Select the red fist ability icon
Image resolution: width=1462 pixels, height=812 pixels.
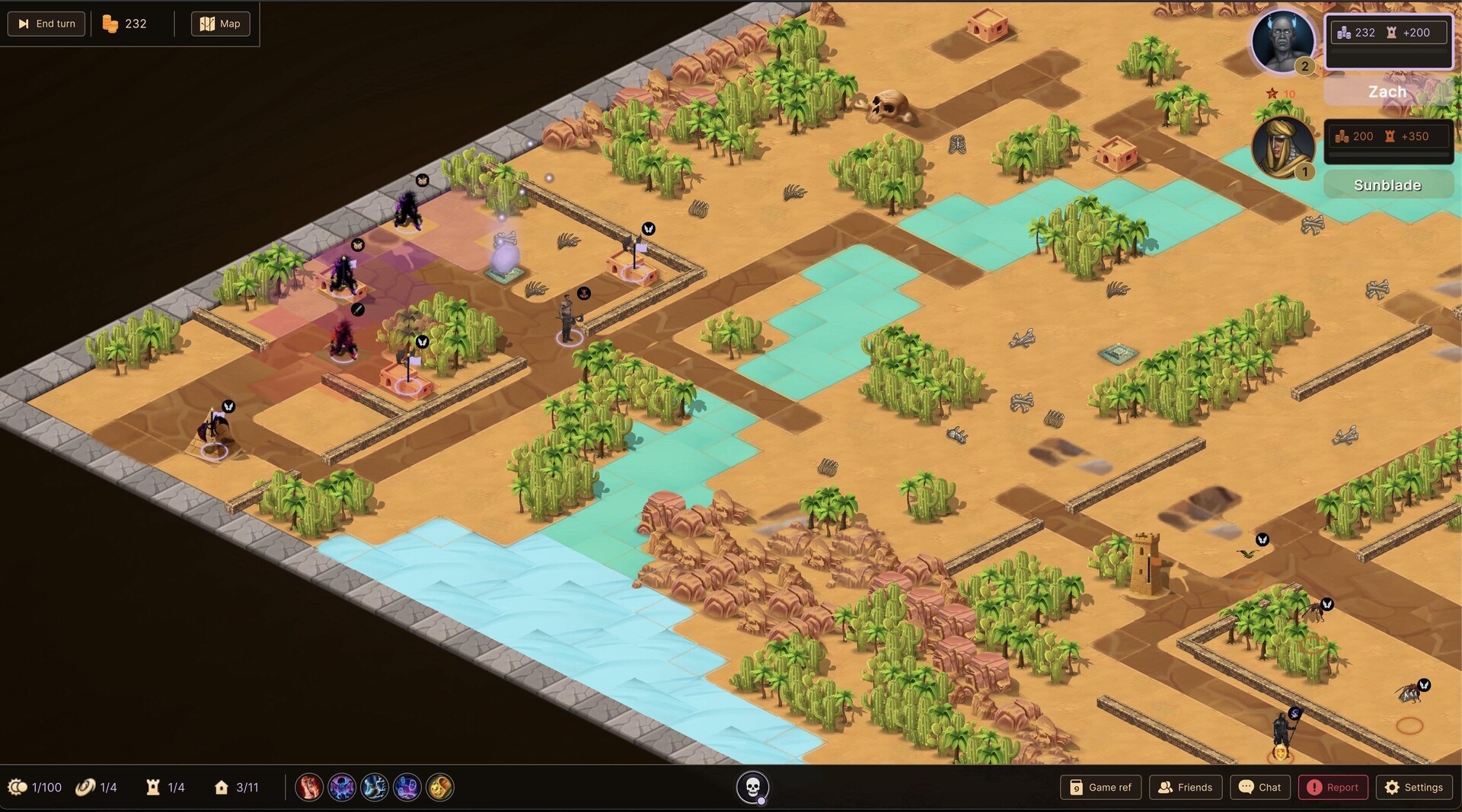[x=308, y=788]
